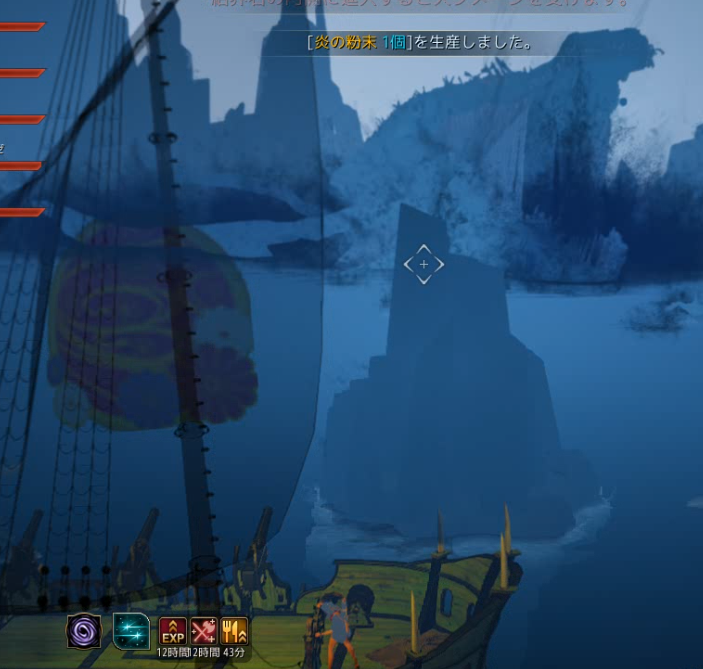This screenshot has height=669, width=703.
Task: Click the purple swirl vortex icon
Action: tap(84, 631)
